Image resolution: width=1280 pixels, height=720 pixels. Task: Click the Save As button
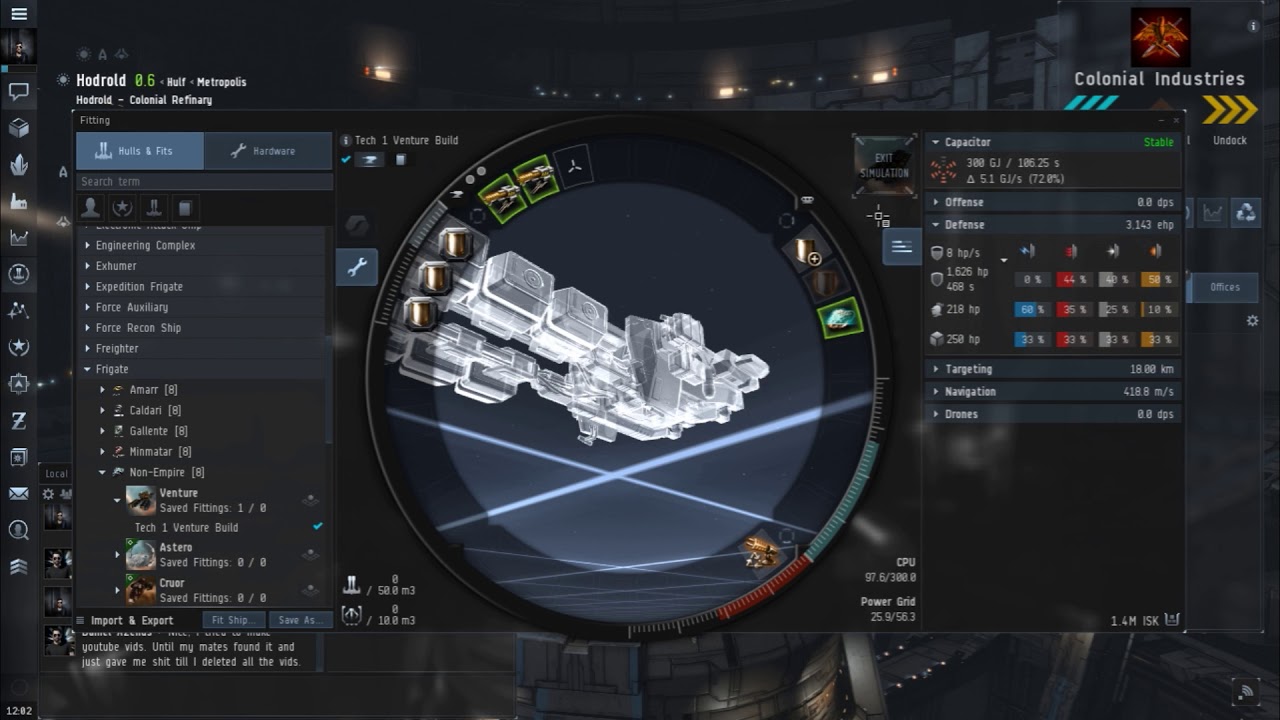[300, 620]
